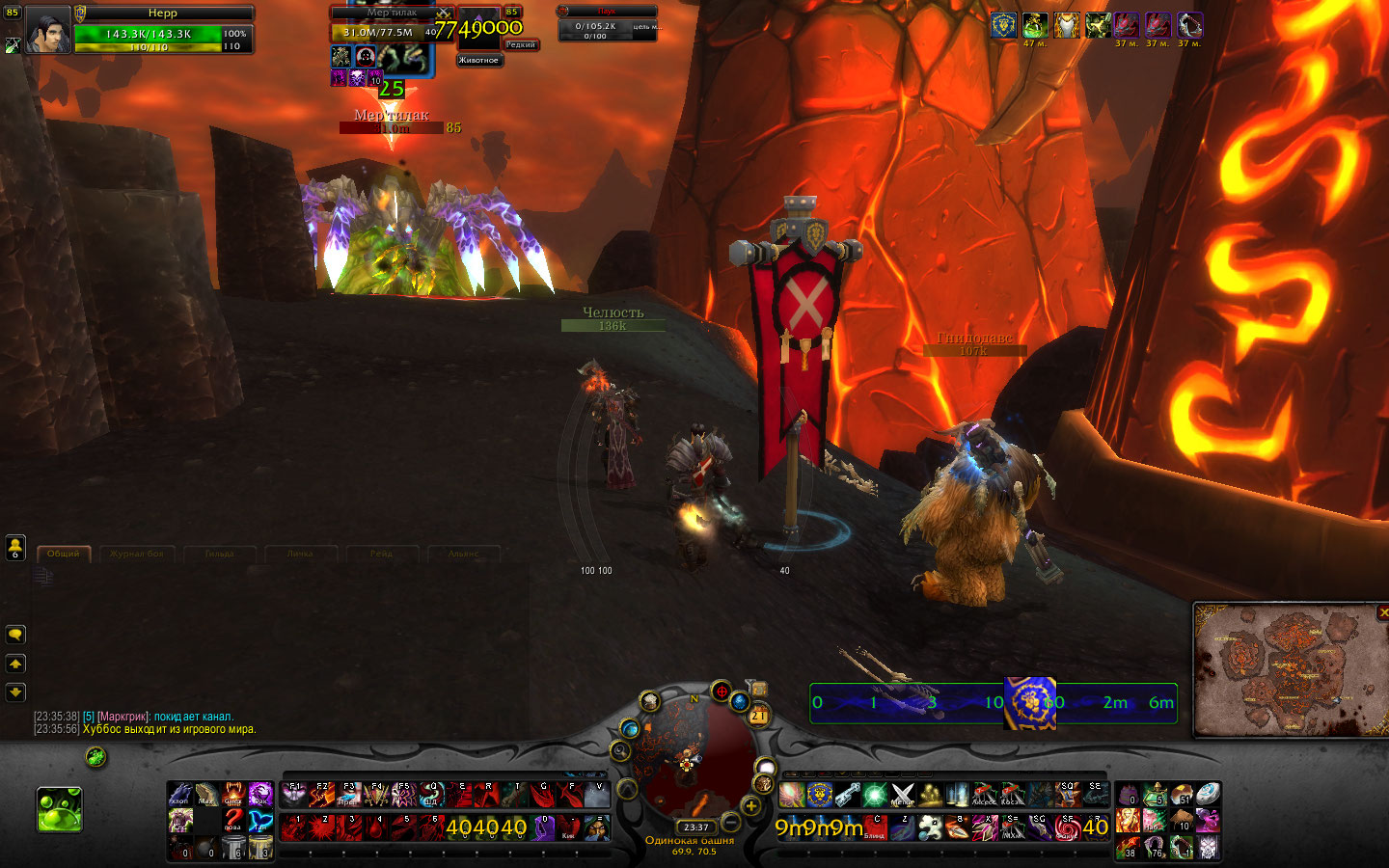This screenshot has width=1389, height=868.
Task: Open the Журнал боя combat log tab
Action: click(x=136, y=554)
